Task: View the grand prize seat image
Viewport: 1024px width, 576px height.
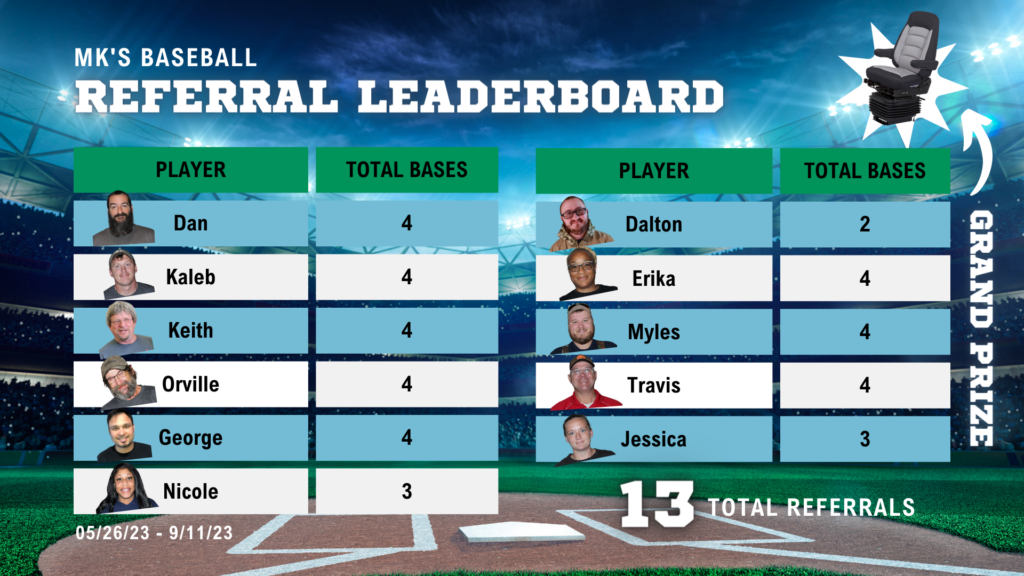Action: click(x=901, y=68)
